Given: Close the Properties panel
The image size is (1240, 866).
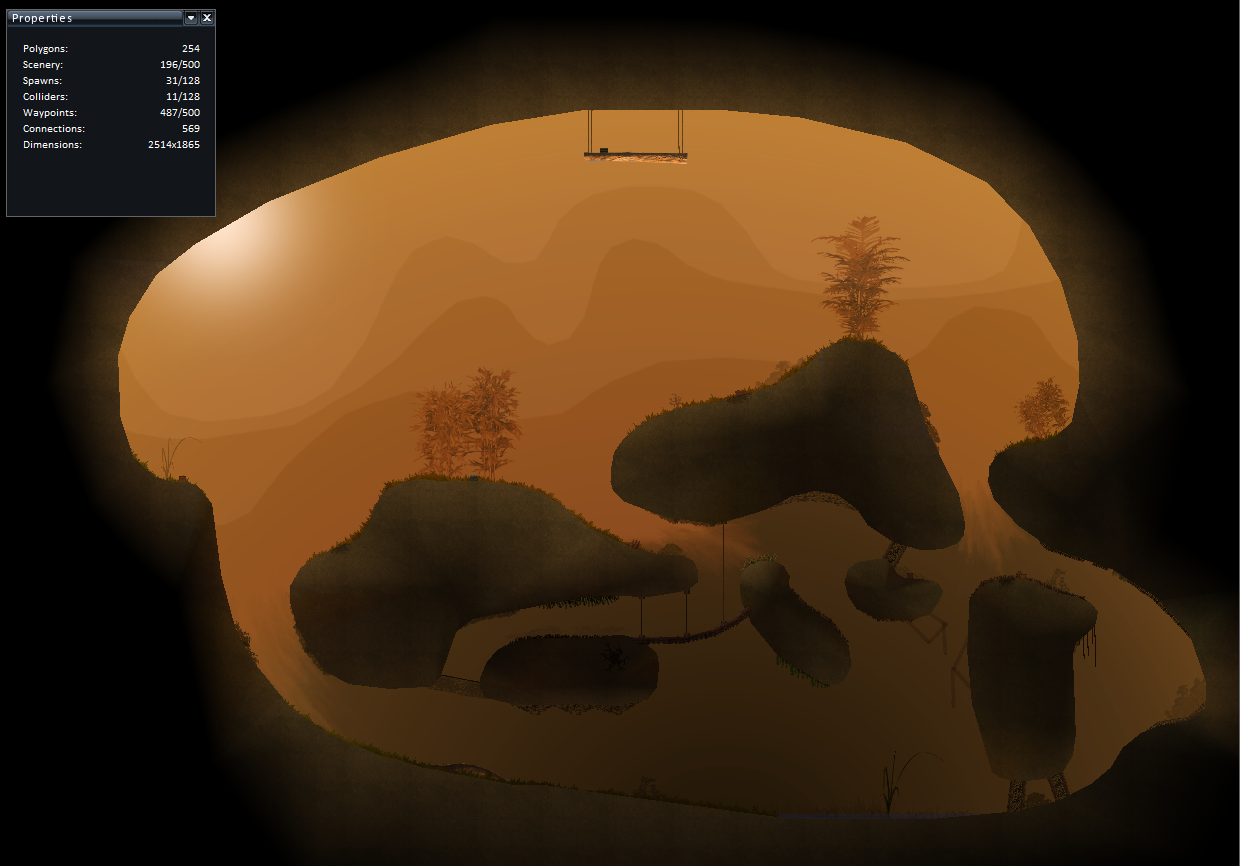Looking at the screenshot, I should (x=207, y=18).
